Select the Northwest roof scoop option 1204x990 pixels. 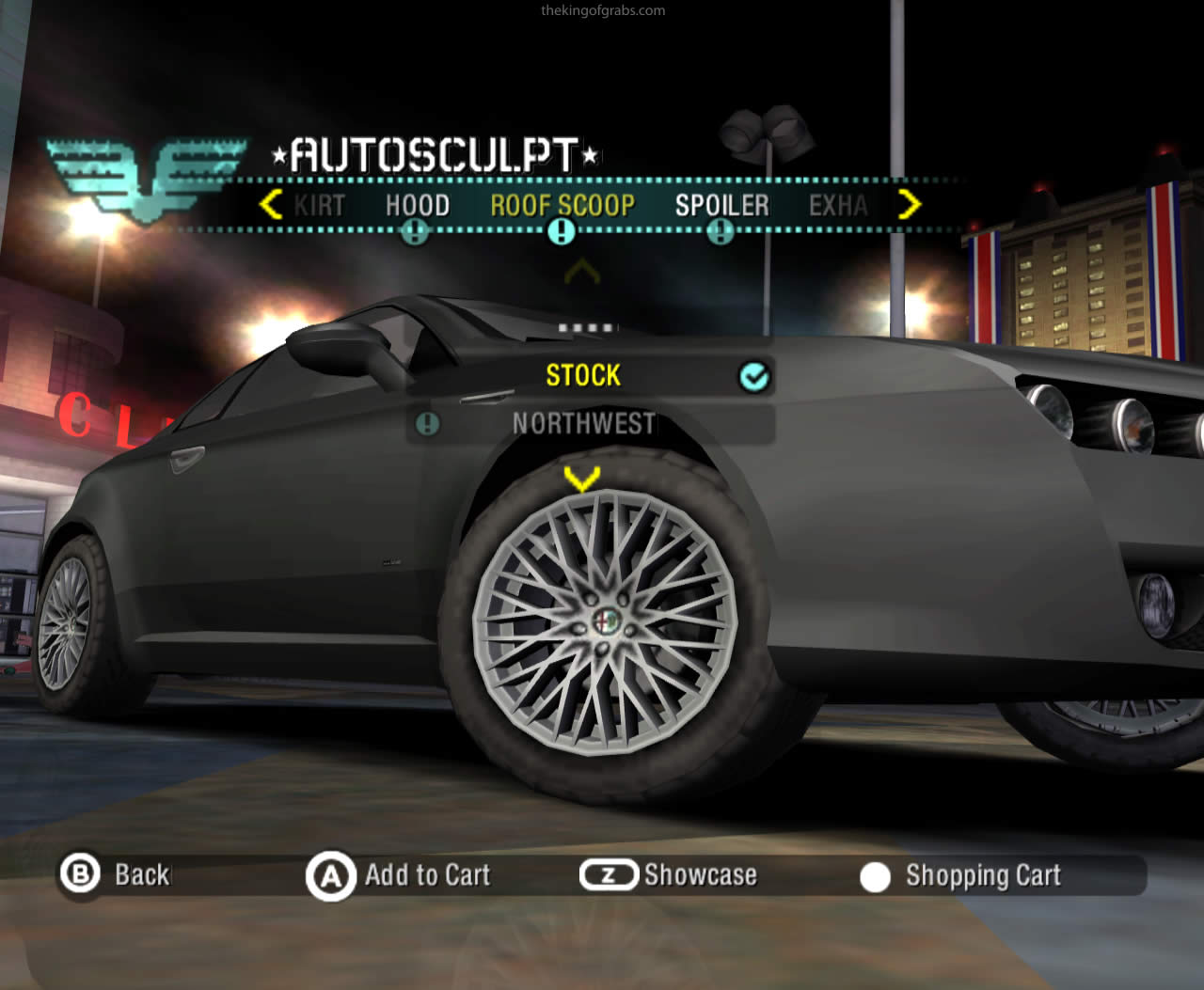click(583, 424)
